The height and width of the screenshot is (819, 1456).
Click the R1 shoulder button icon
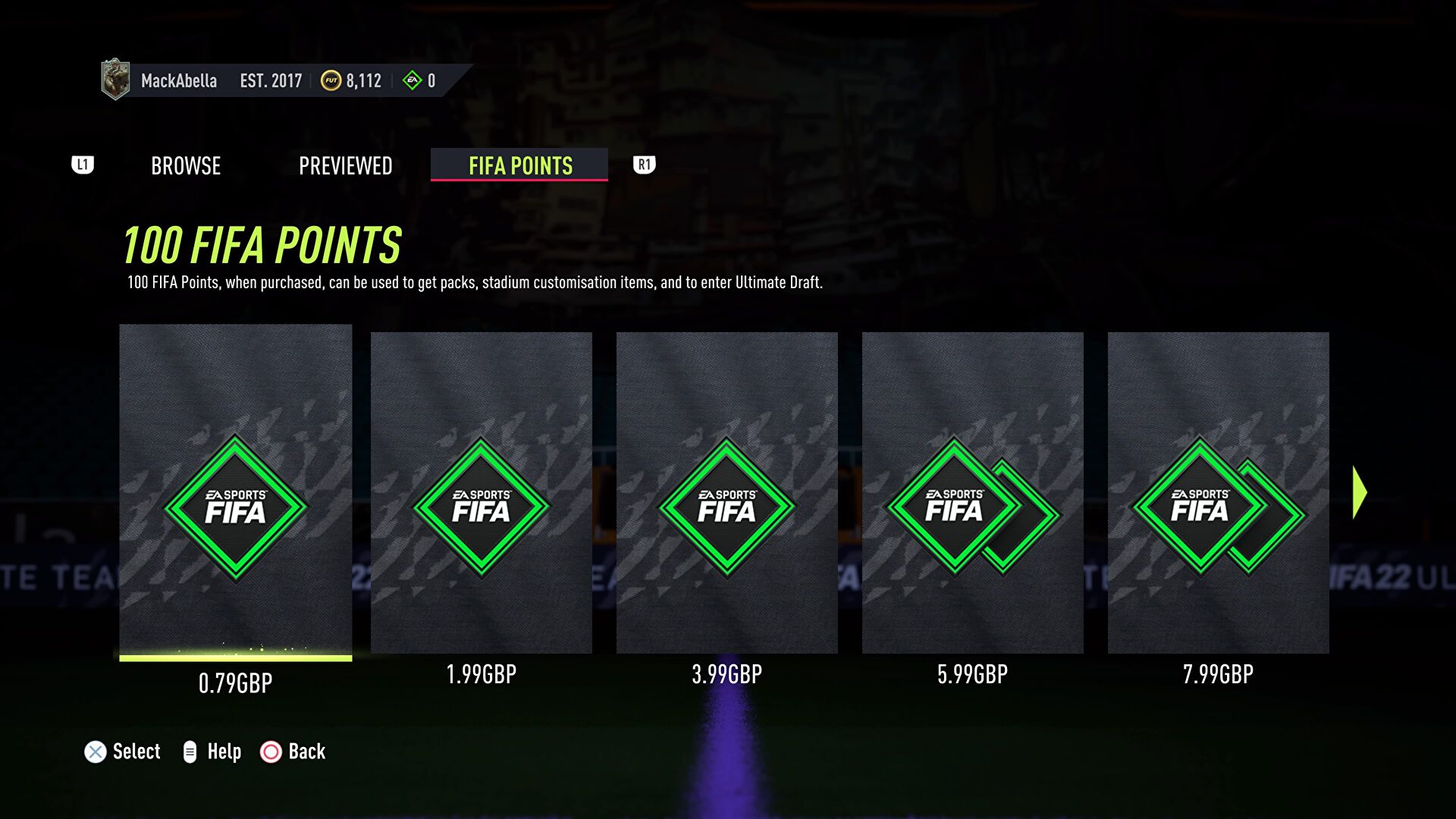(644, 165)
